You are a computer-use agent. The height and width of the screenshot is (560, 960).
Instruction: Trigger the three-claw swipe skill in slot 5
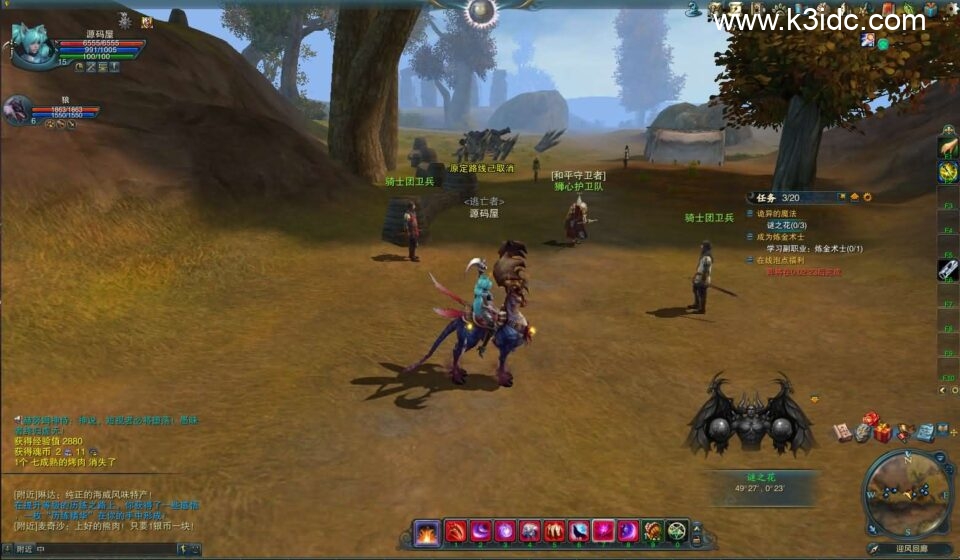(x=555, y=532)
